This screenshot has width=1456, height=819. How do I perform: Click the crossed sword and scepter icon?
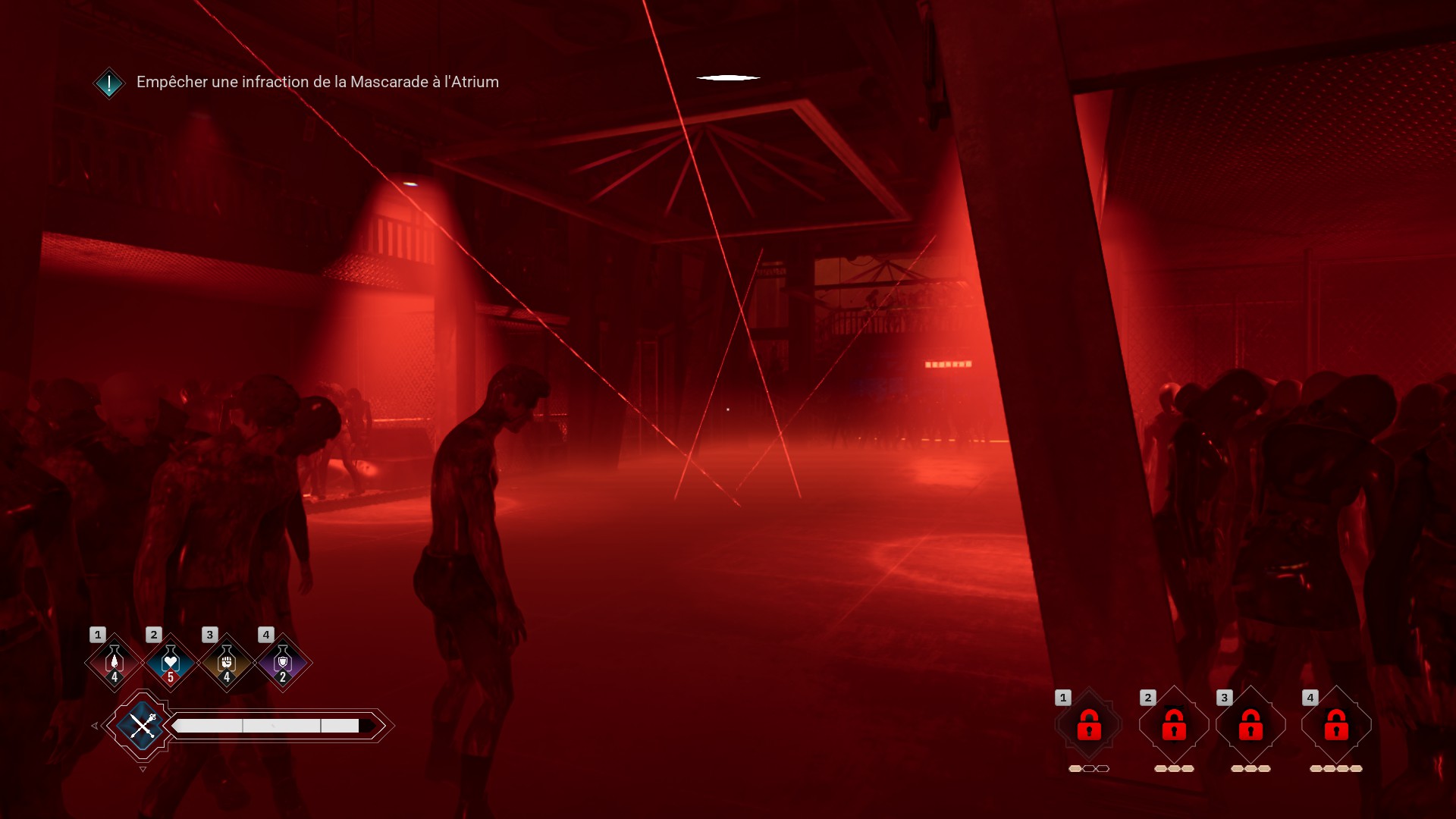(143, 726)
